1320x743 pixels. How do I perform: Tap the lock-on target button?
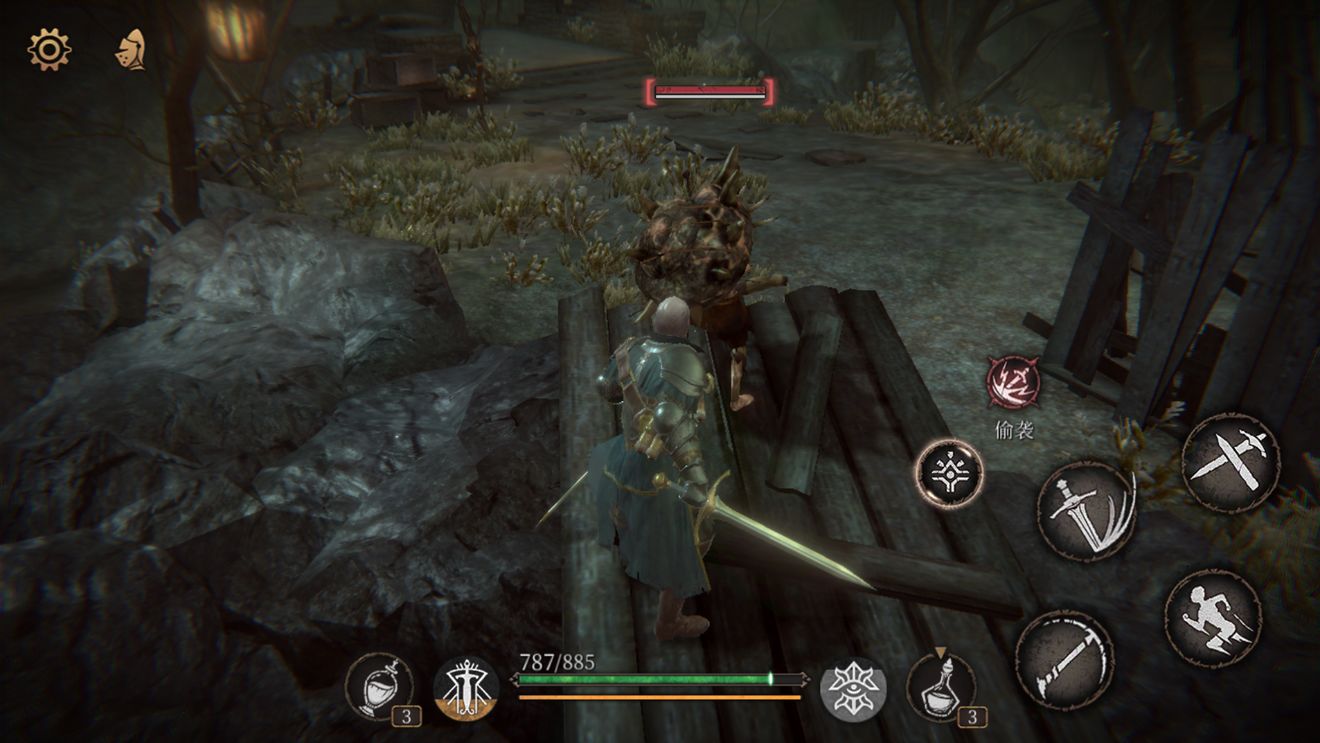(949, 474)
